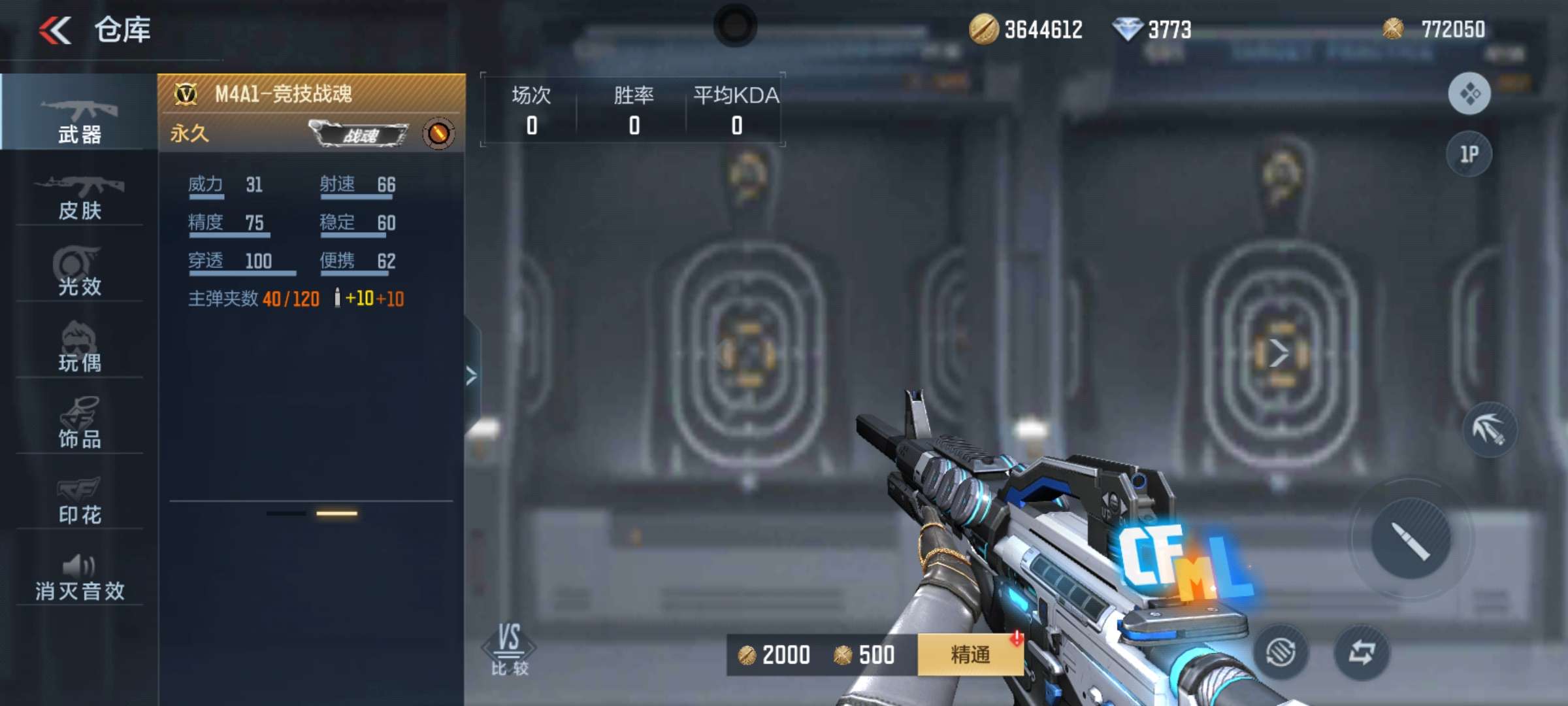Show the 玩偶 category tab
Image resolution: width=1568 pixels, height=706 pixels.
point(80,348)
